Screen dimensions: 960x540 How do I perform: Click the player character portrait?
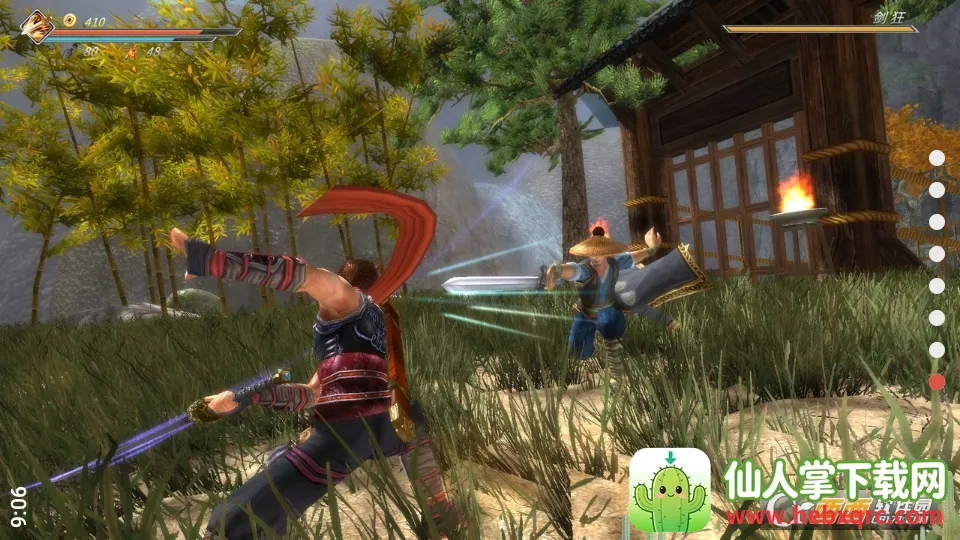[37, 25]
